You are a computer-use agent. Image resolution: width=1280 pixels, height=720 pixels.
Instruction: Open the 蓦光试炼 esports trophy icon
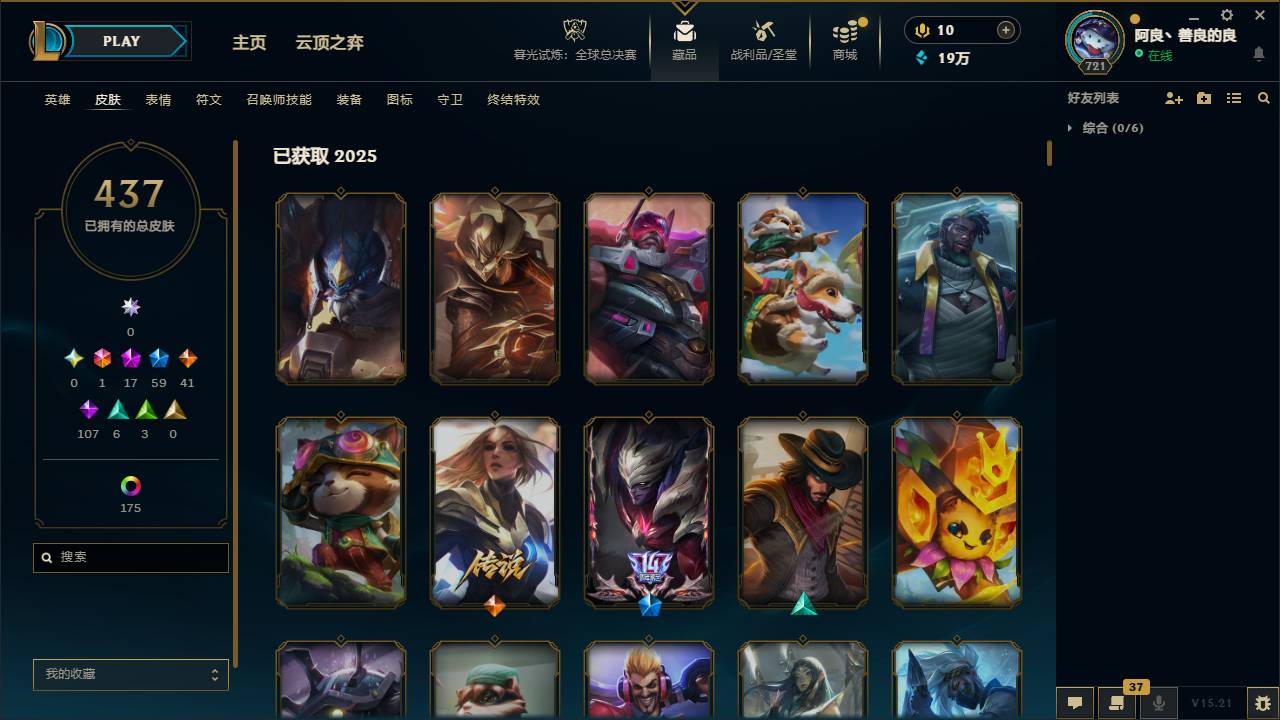click(x=573, y=33)
